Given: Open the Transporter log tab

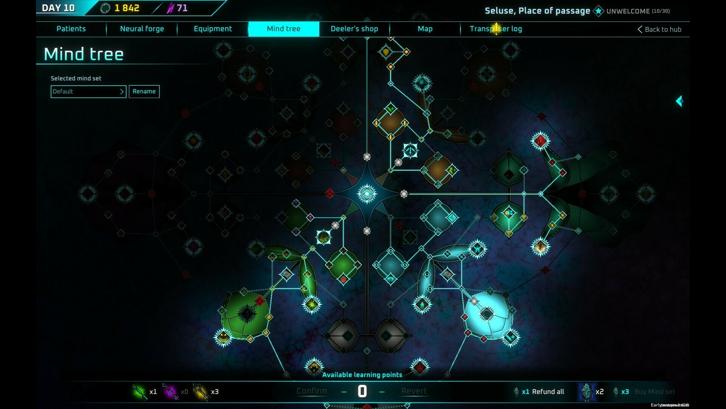Looking at the screenshot, I should (496, 29).
